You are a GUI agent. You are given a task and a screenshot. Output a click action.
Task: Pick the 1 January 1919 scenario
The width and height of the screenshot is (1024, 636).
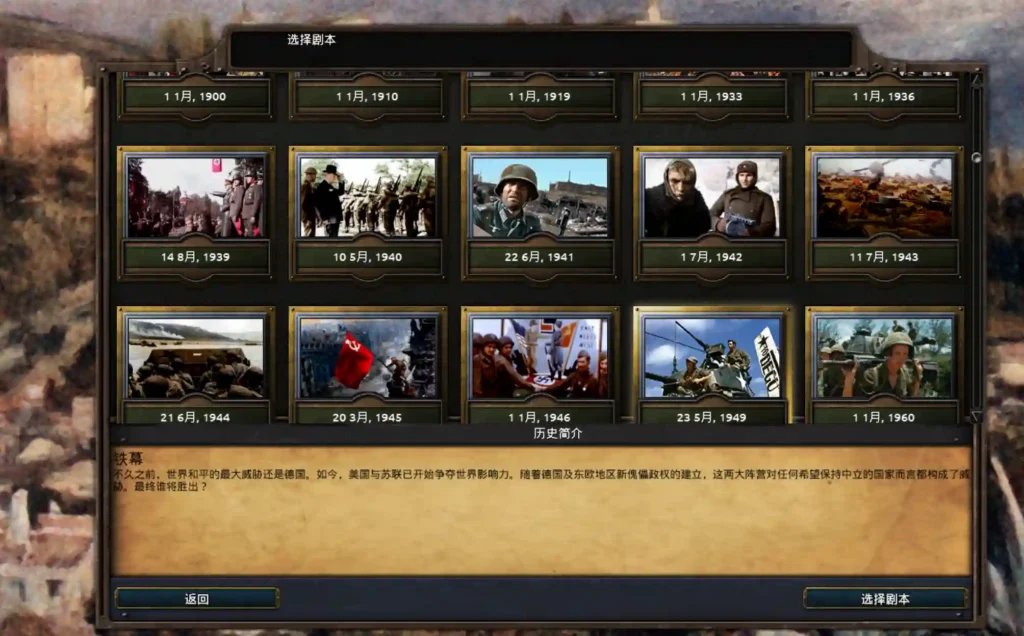540,97
